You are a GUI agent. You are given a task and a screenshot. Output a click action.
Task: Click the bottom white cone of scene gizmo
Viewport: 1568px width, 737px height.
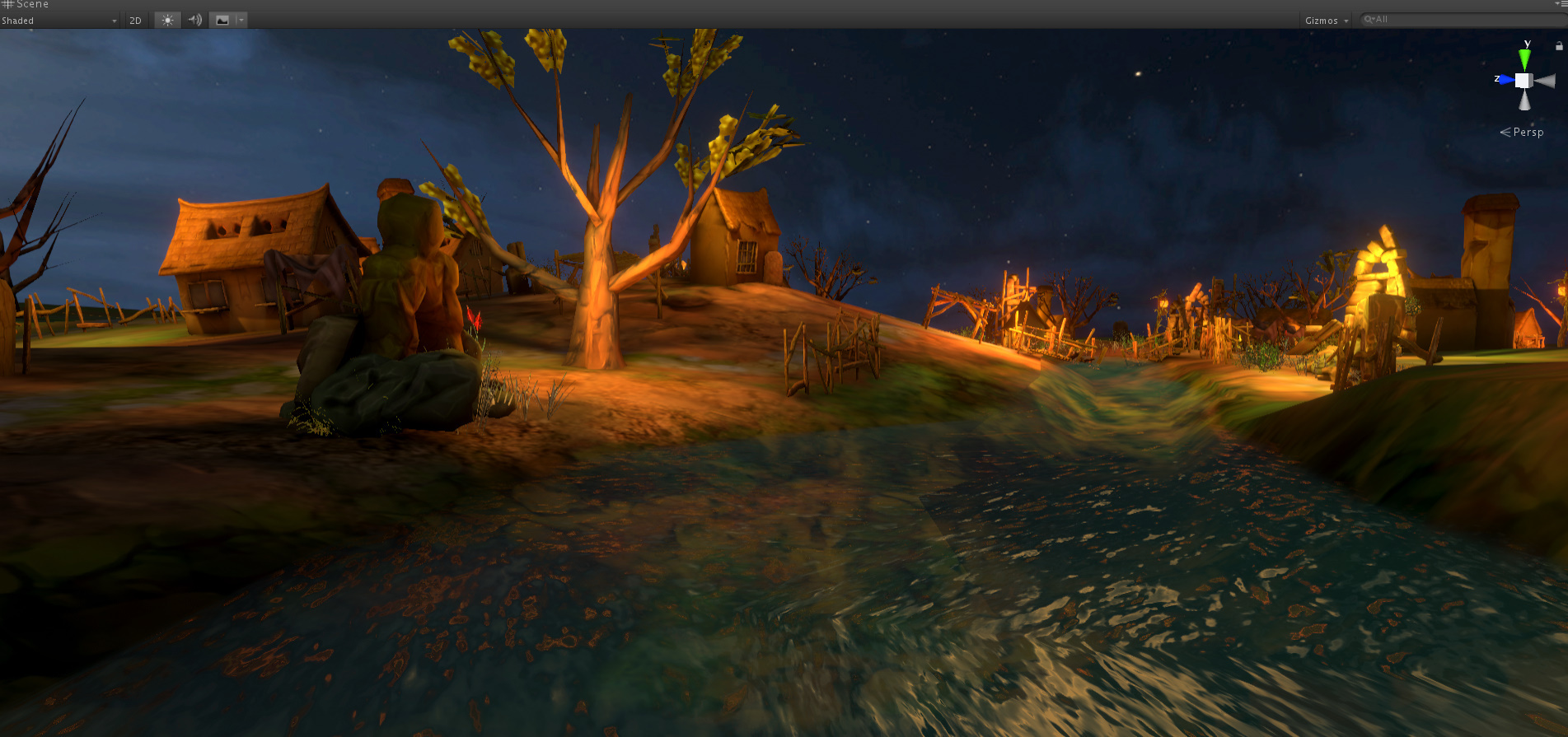tap(1524, 100)
